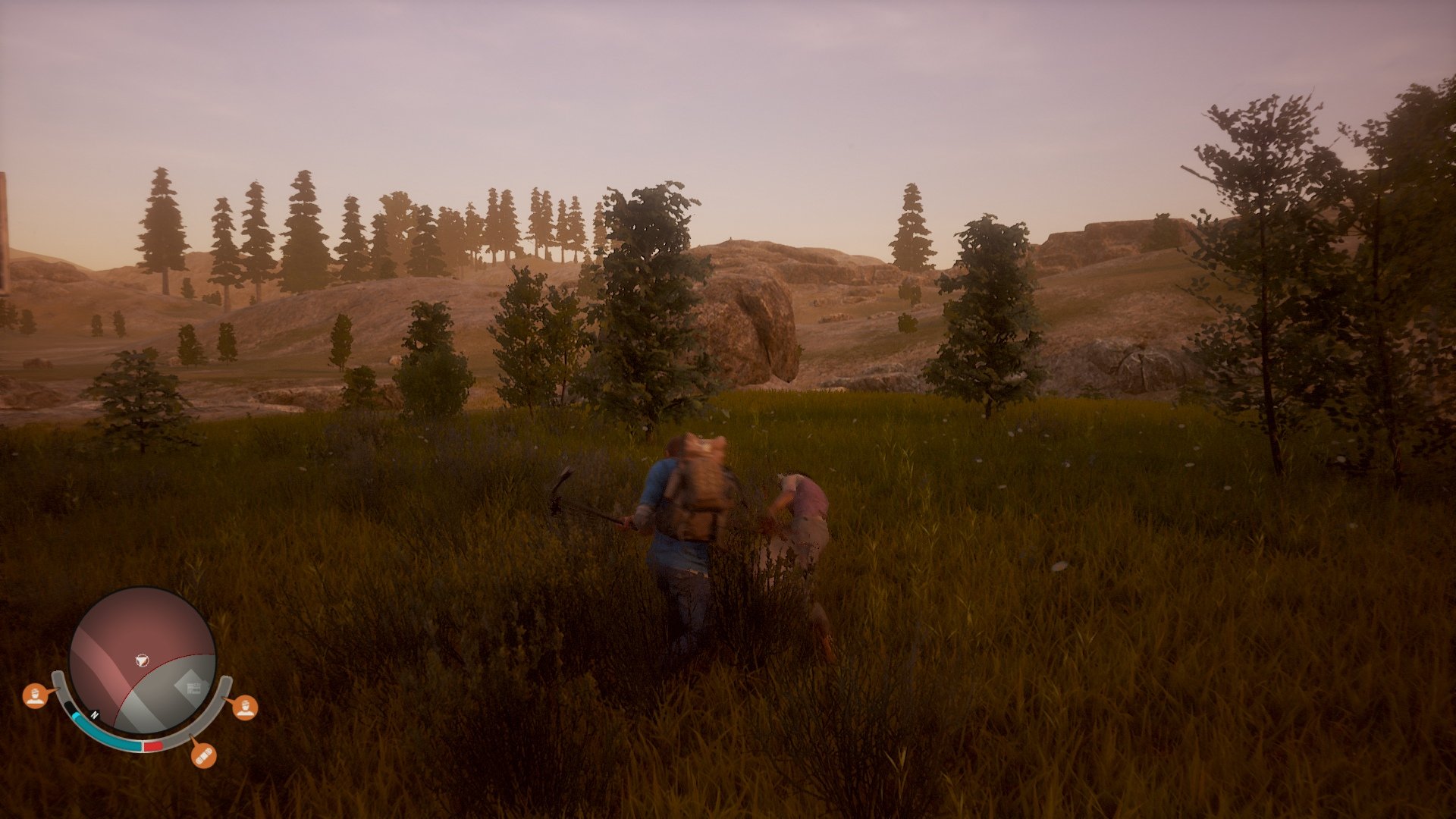Click the home base icon inside the minimap
1456x819 pixels.
coord(193,687)
